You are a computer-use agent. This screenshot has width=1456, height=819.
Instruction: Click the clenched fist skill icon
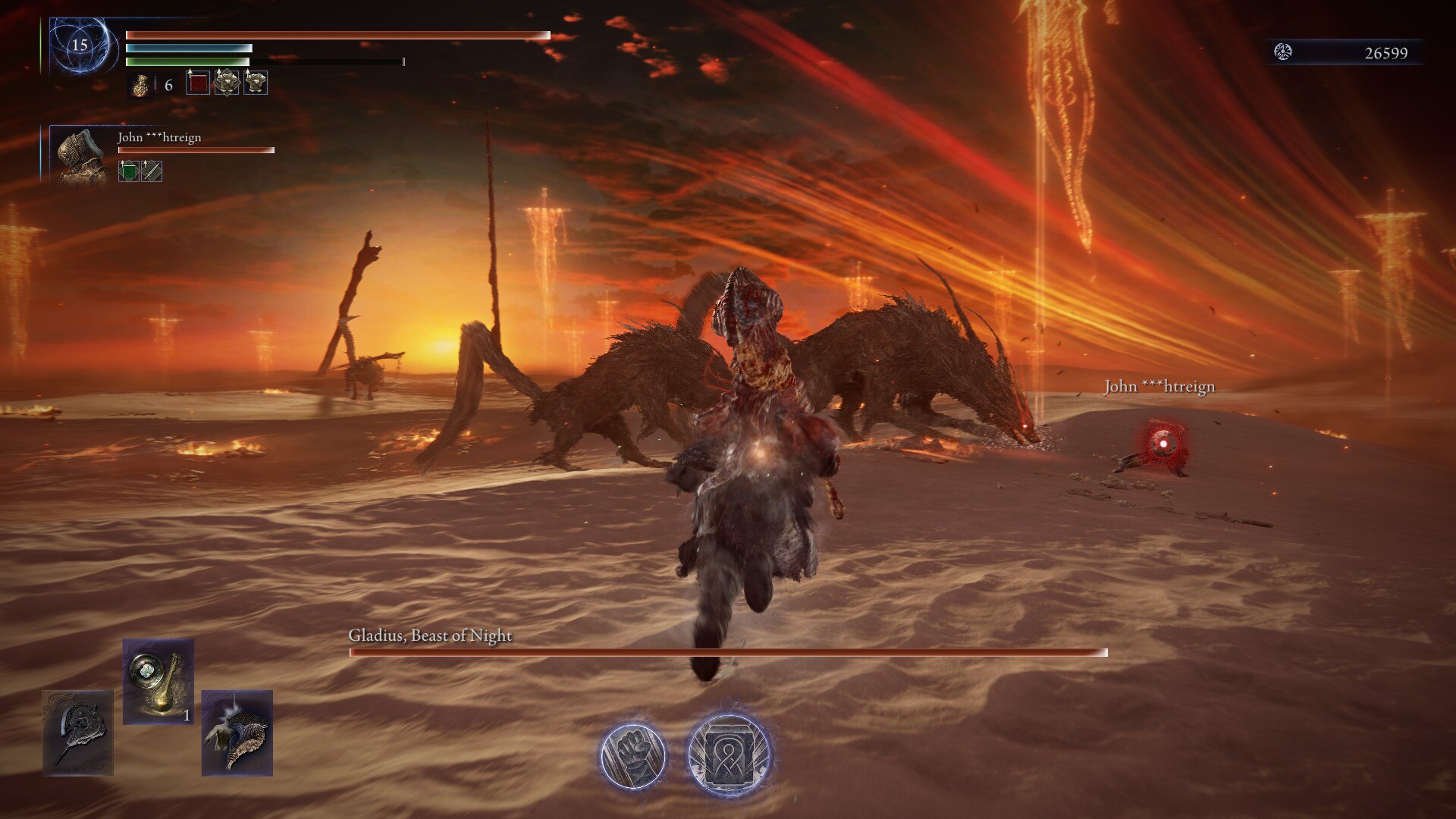[x=632, y=756]
